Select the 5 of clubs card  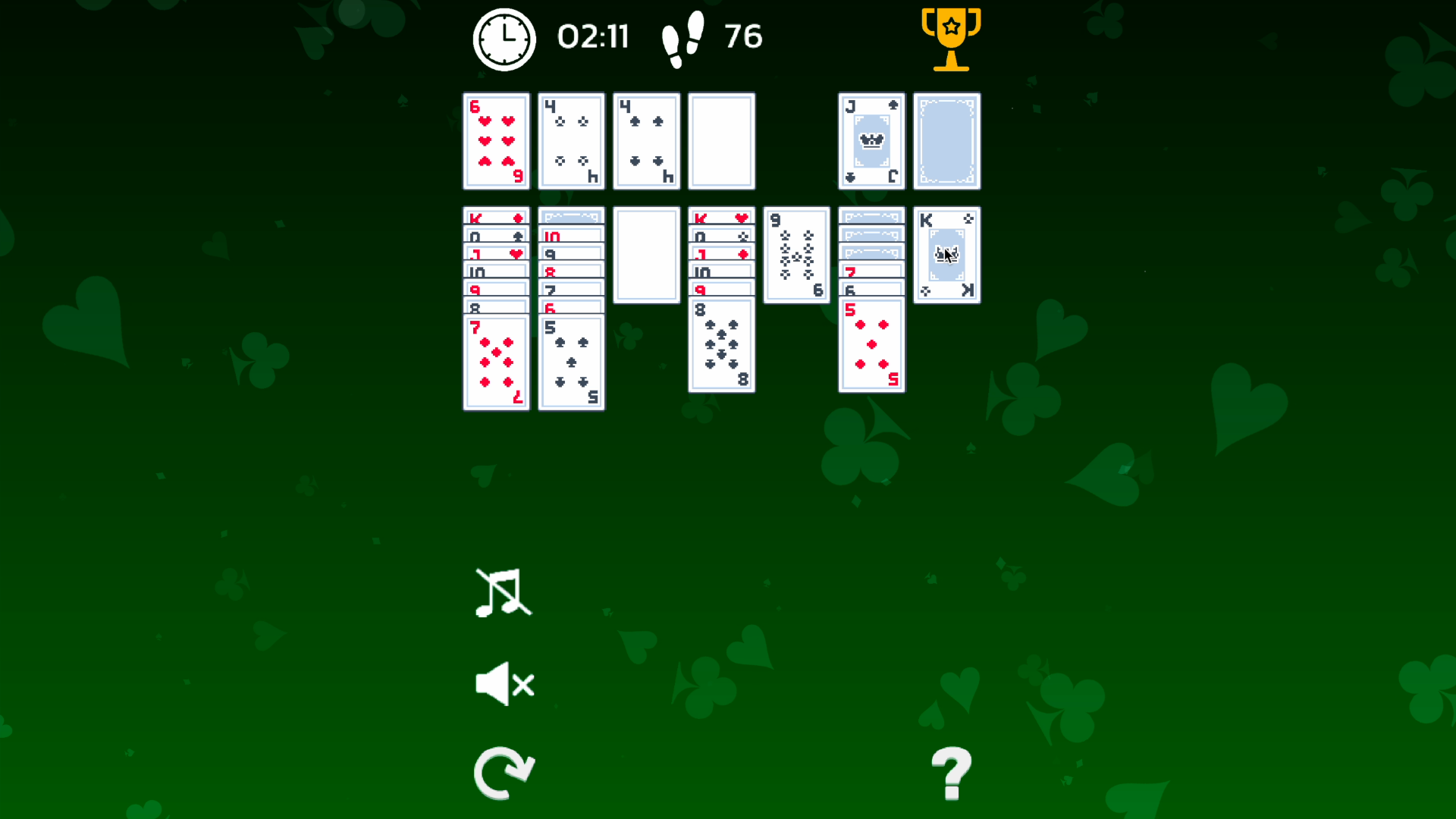tap(571, 362)
